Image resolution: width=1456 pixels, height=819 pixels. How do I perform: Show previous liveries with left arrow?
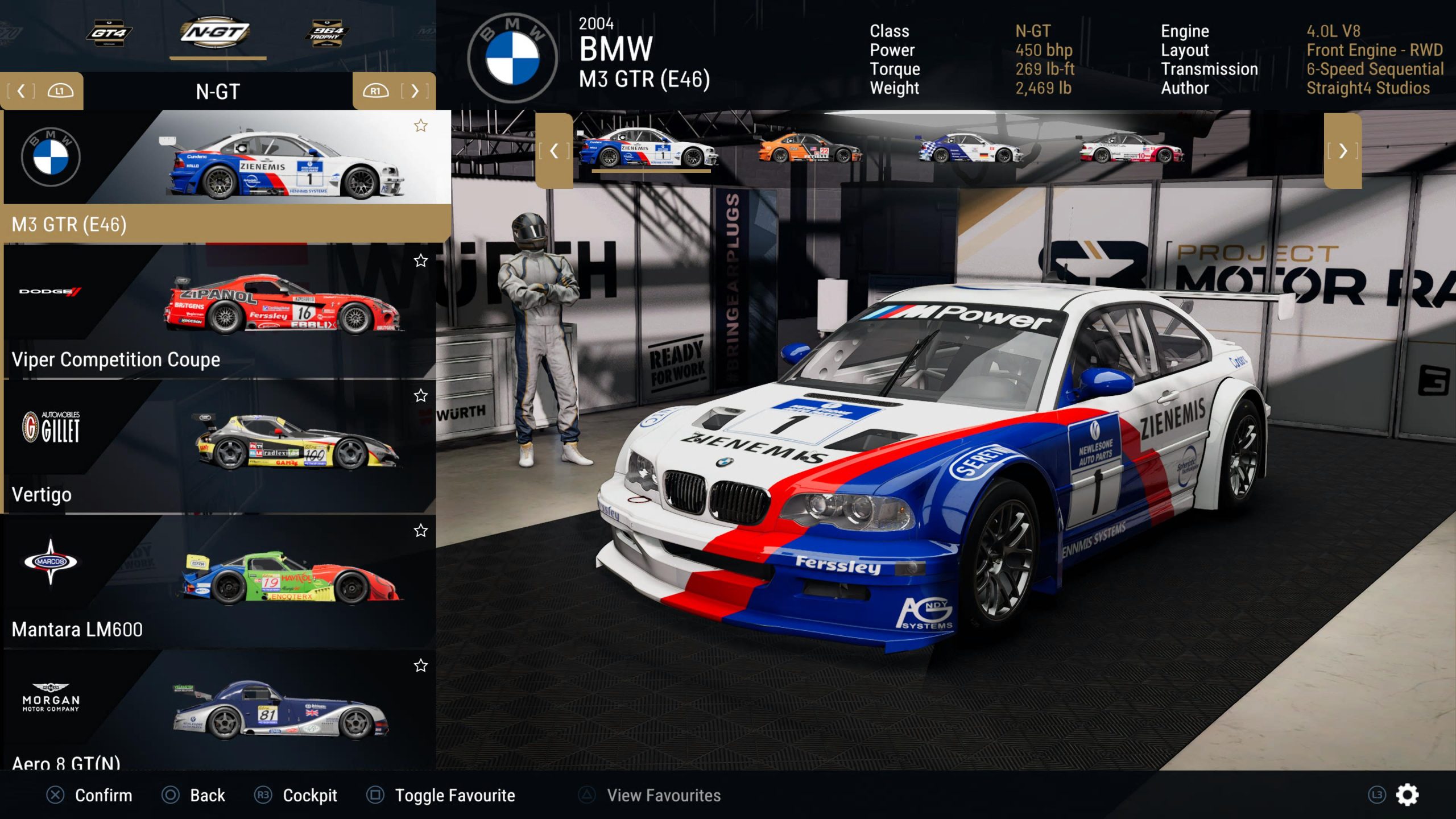pyautogui.click(x=554, y=151)
